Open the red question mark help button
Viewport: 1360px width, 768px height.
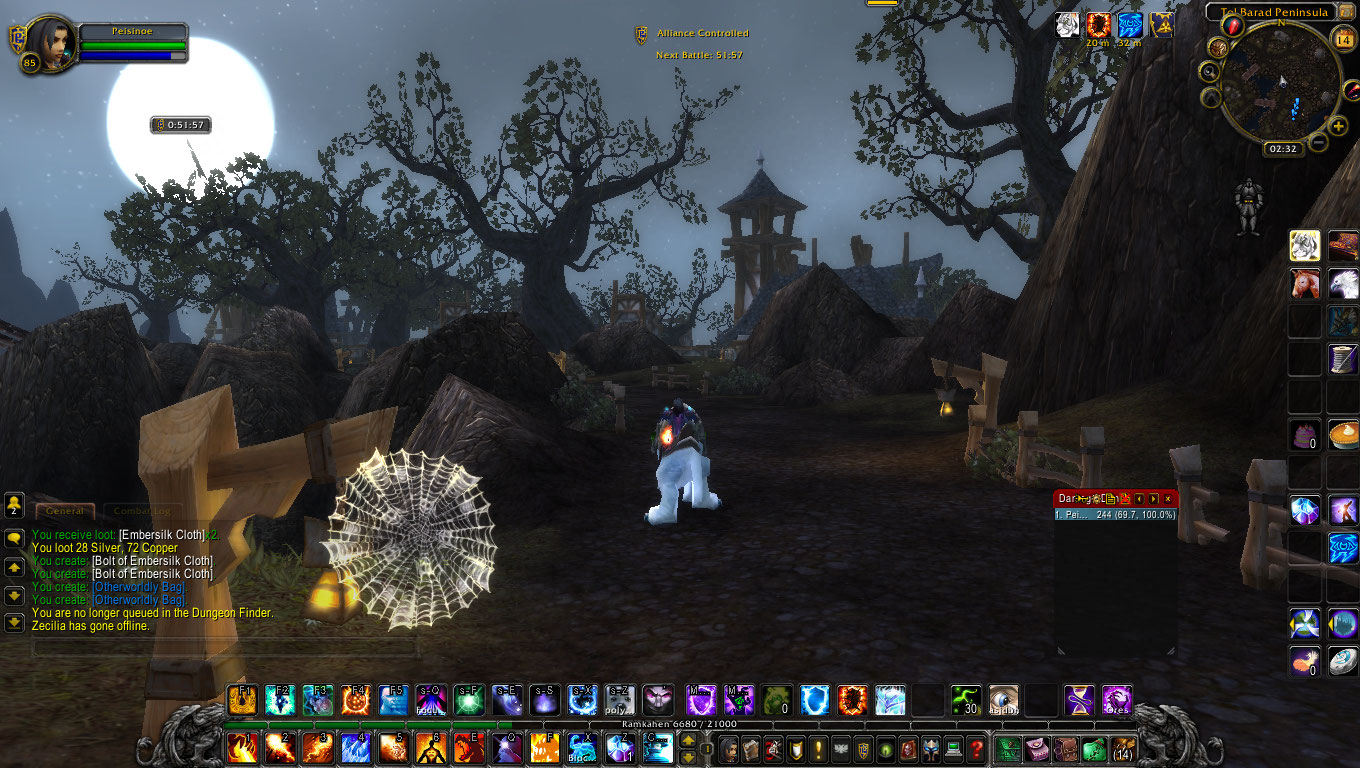[976, 748]
